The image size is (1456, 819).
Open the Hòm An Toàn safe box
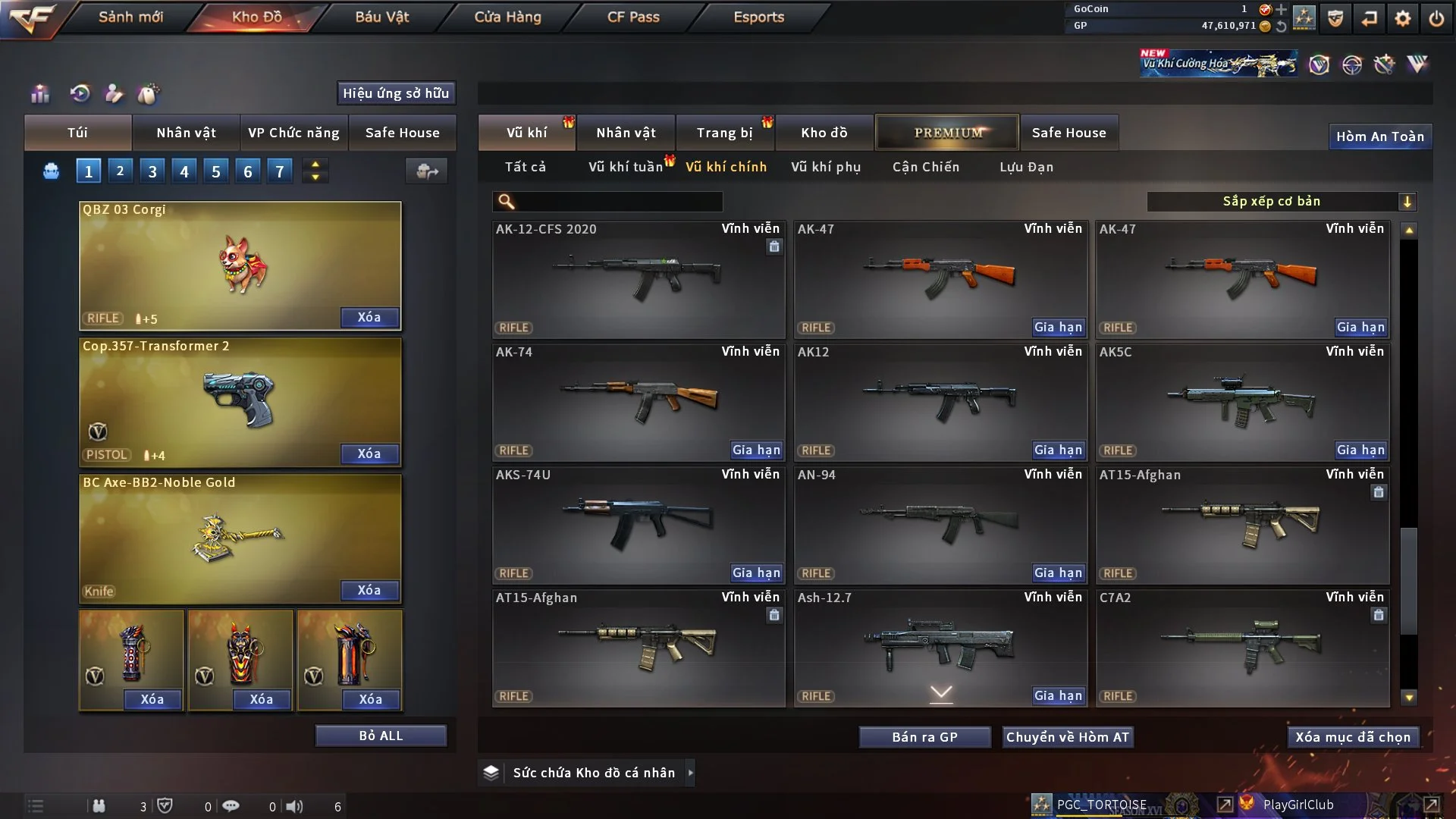click(1379, 136)
